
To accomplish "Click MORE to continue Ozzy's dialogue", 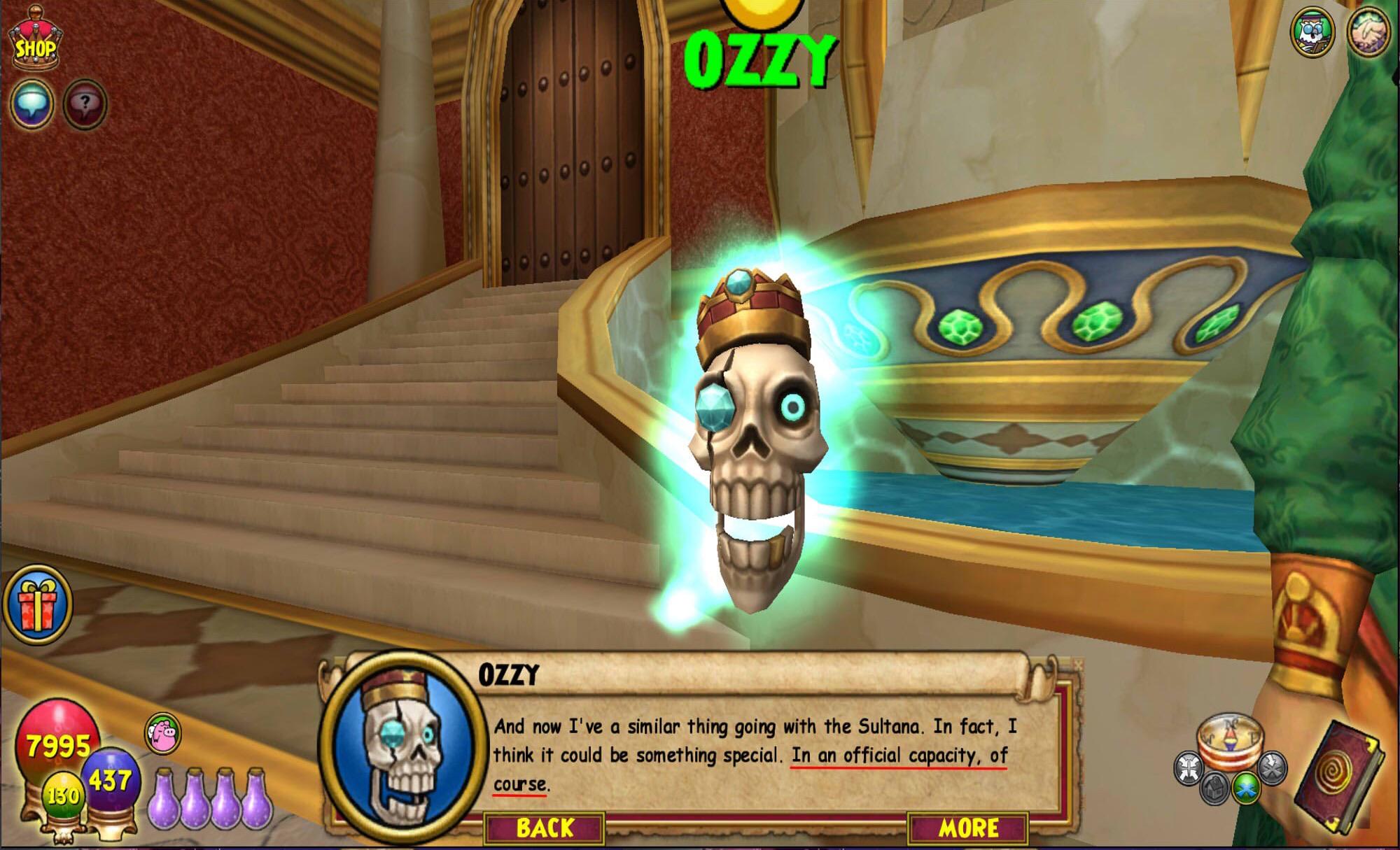I will (x=967, y=828).
